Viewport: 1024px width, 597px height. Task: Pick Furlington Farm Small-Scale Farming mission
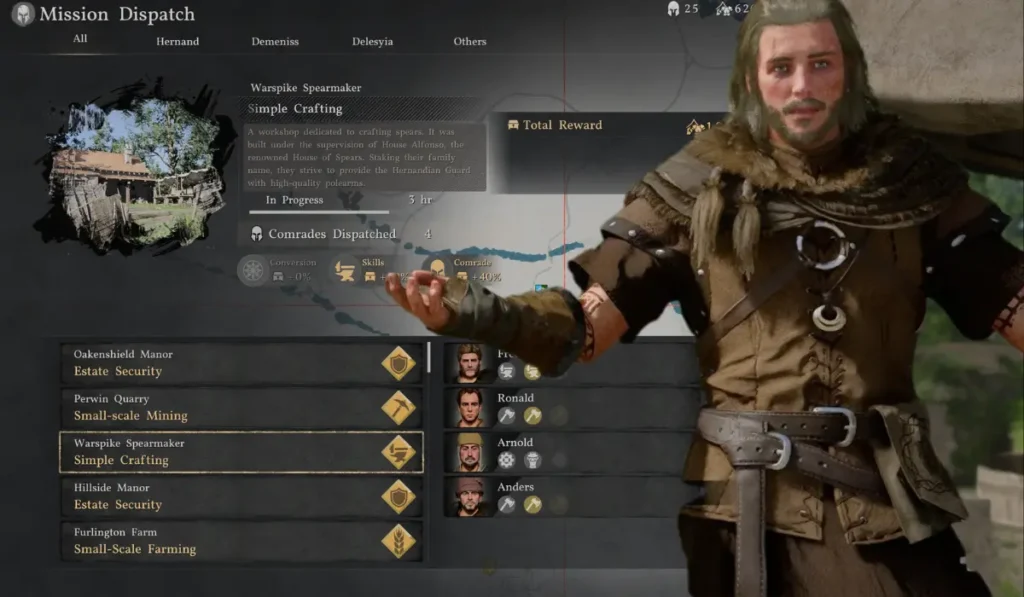click(241, 541)
